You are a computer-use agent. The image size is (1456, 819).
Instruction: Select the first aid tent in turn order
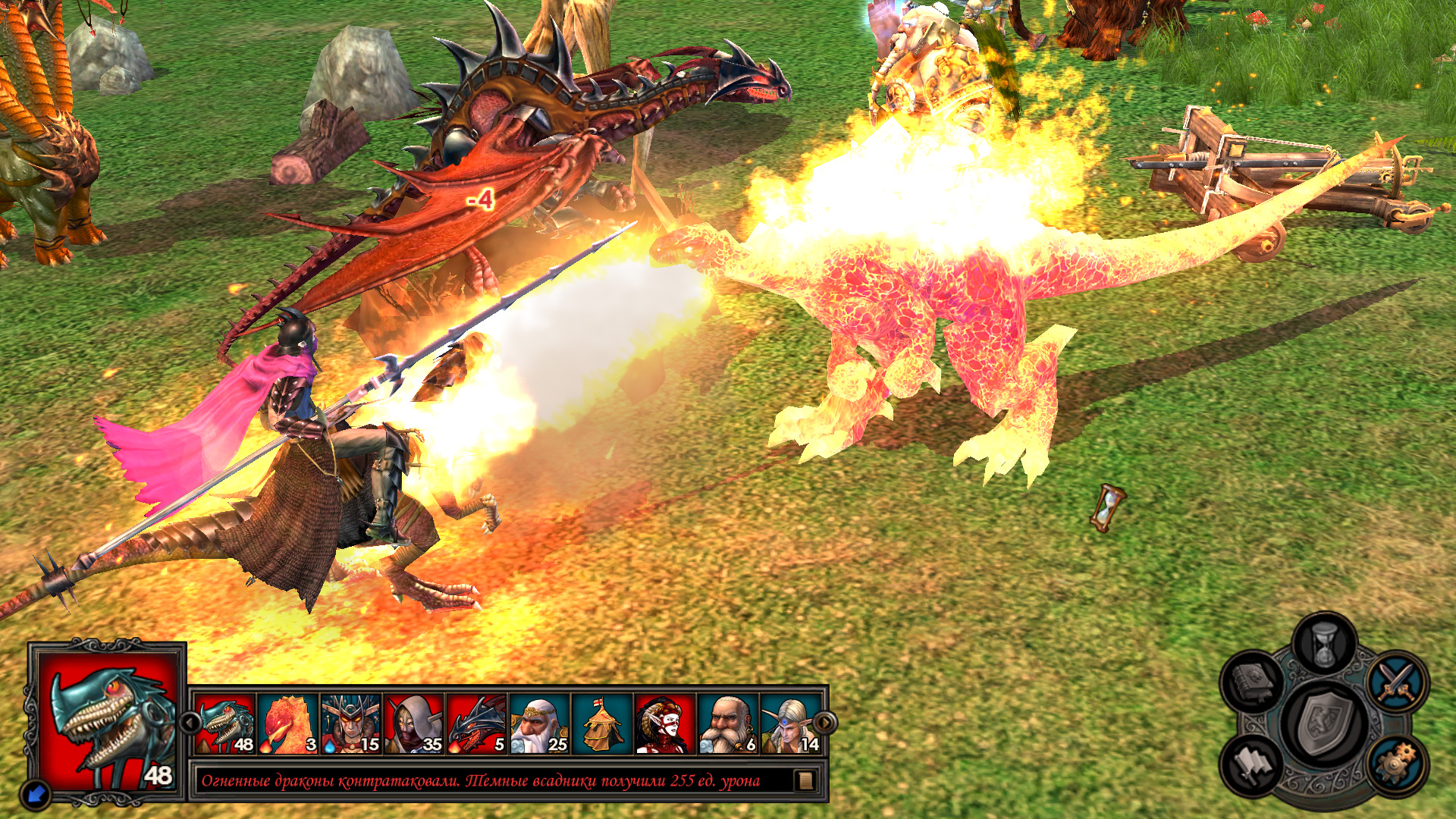602,724
